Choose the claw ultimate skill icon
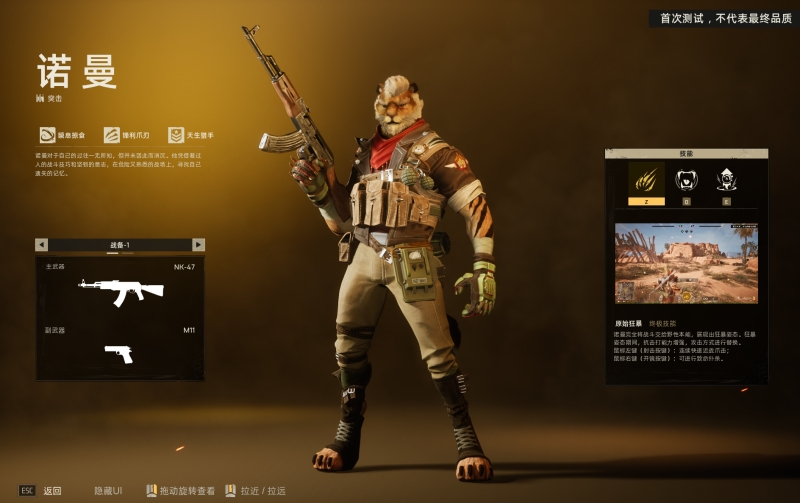 pyautogui.click(x=646, y=179)
